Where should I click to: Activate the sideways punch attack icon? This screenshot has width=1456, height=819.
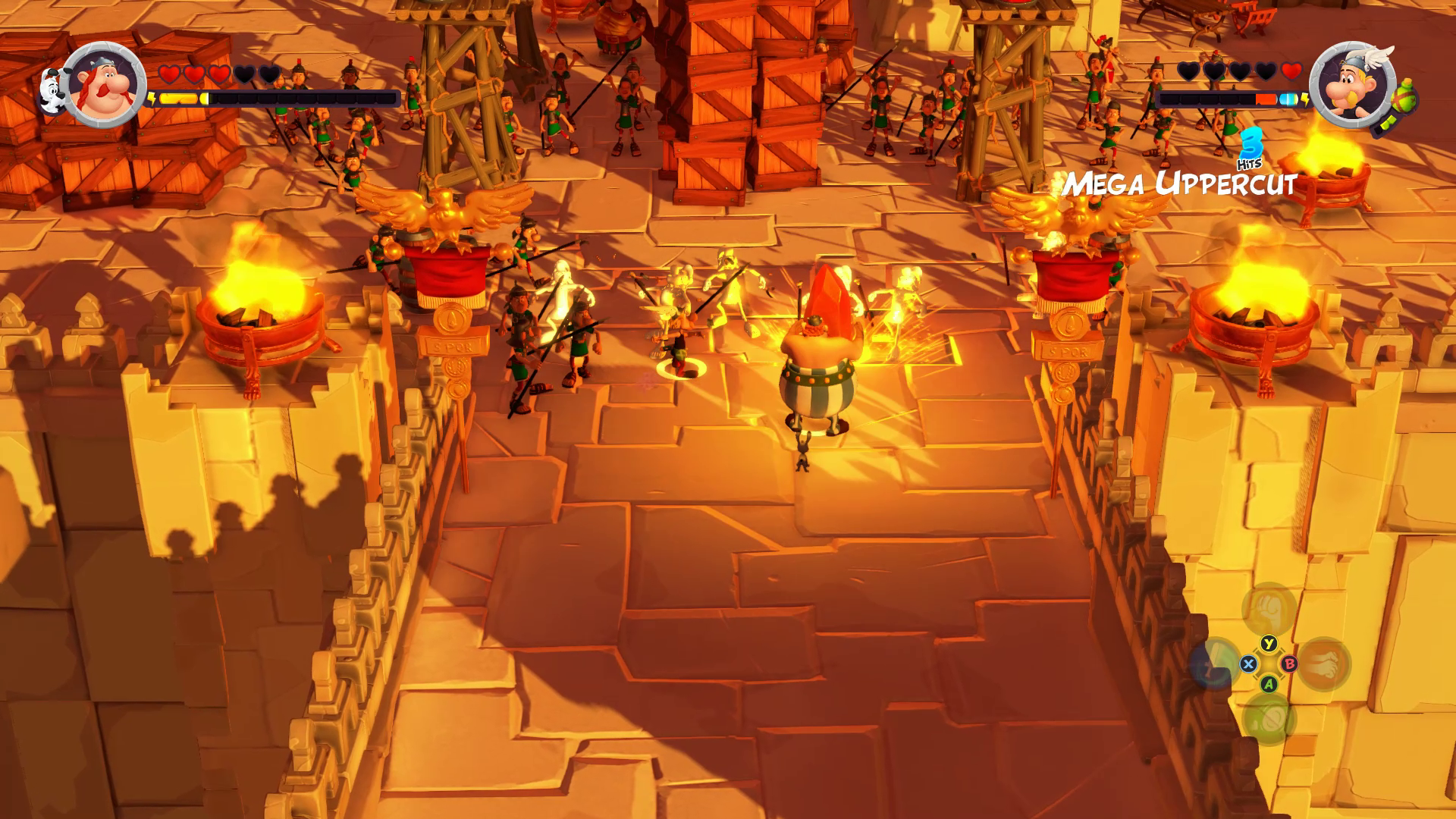click(x=1323, y=664)
